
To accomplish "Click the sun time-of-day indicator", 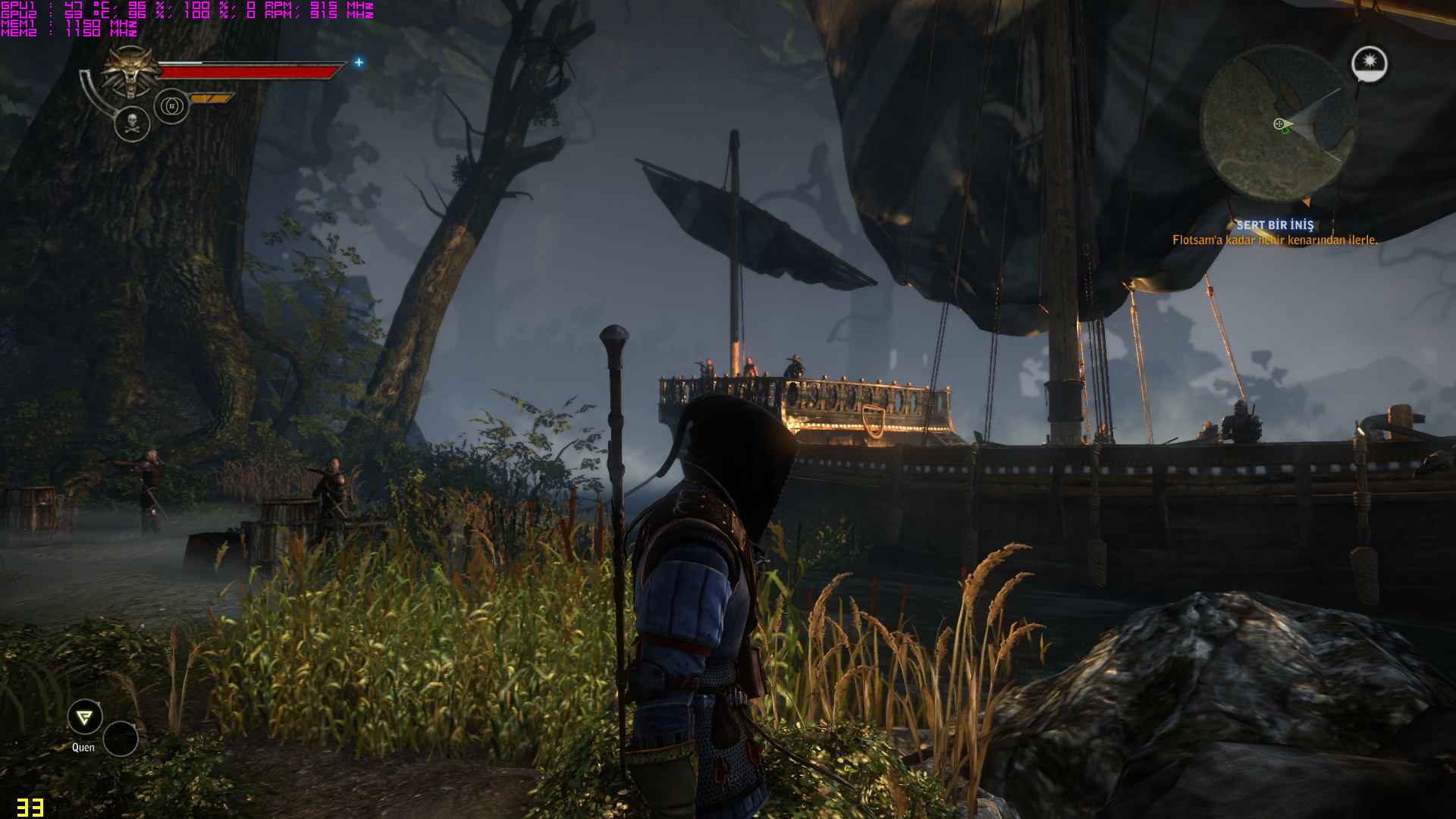I will (1369, 64).
